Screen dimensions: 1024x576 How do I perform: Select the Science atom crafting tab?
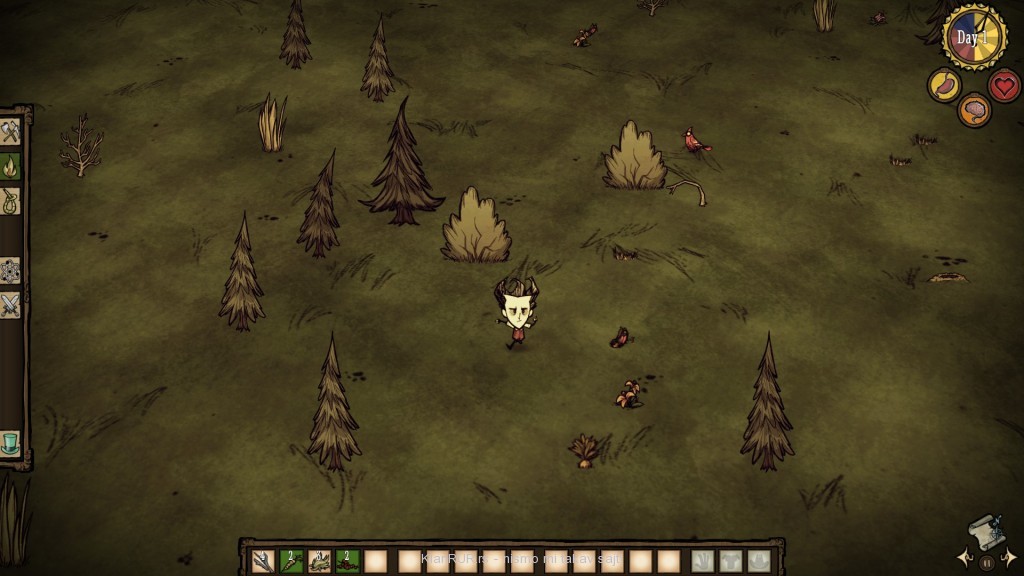tap(10, 271)
